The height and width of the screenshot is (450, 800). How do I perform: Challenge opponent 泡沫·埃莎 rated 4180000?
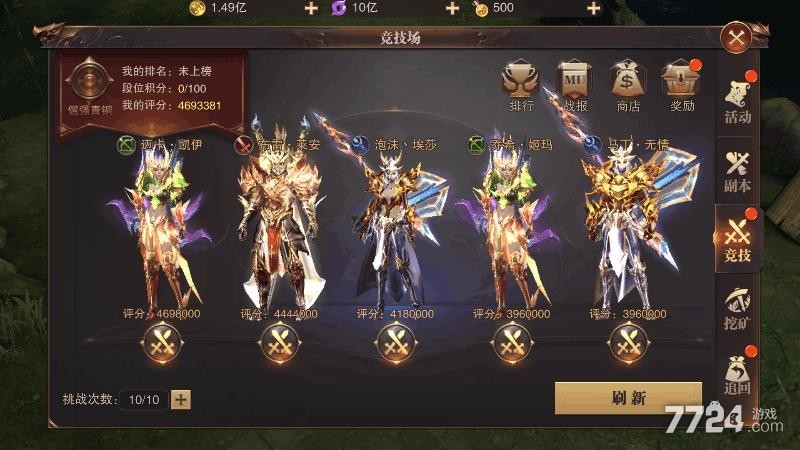(394, 344)
